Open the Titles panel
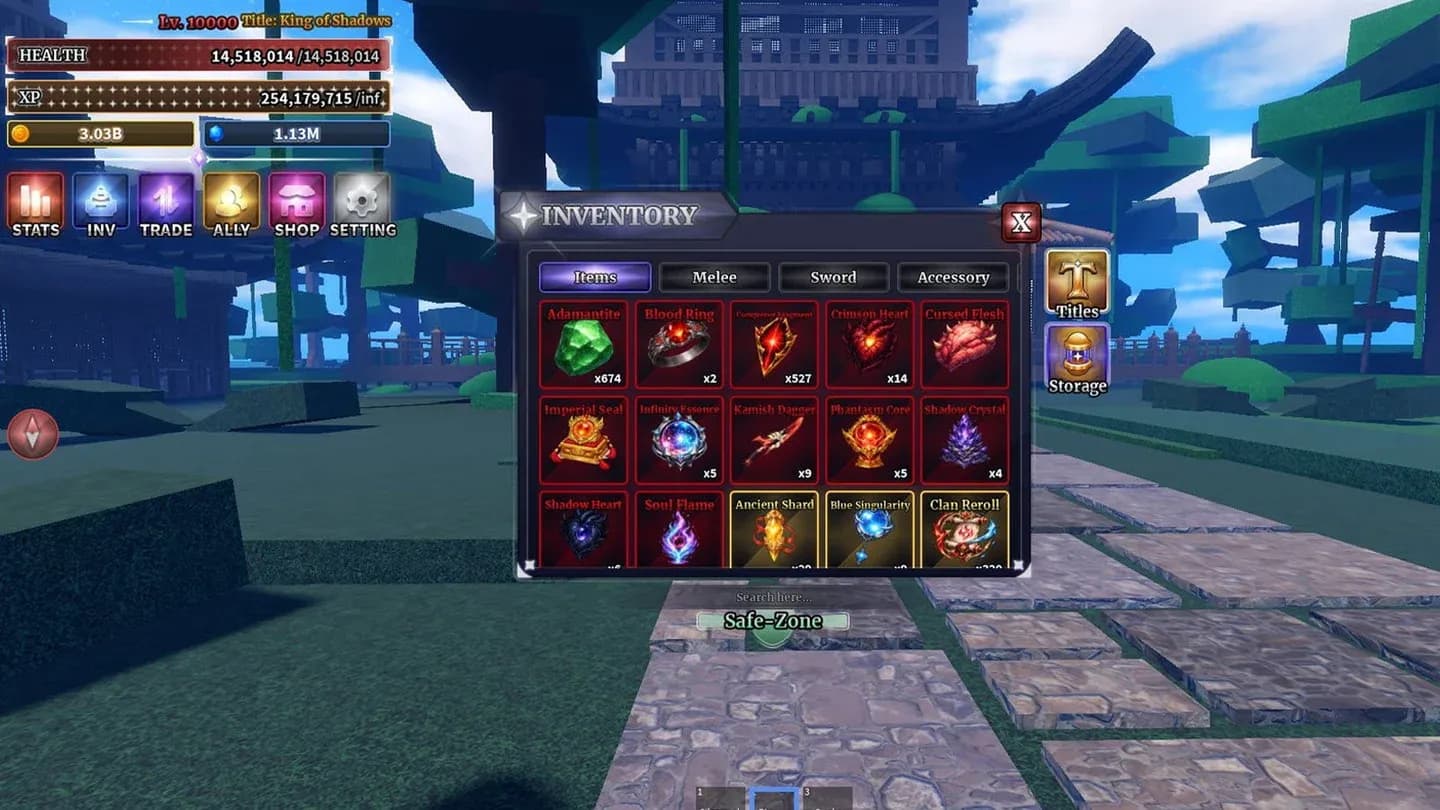This screenshot has width=1440, height=810. (x=1076, y=280)
